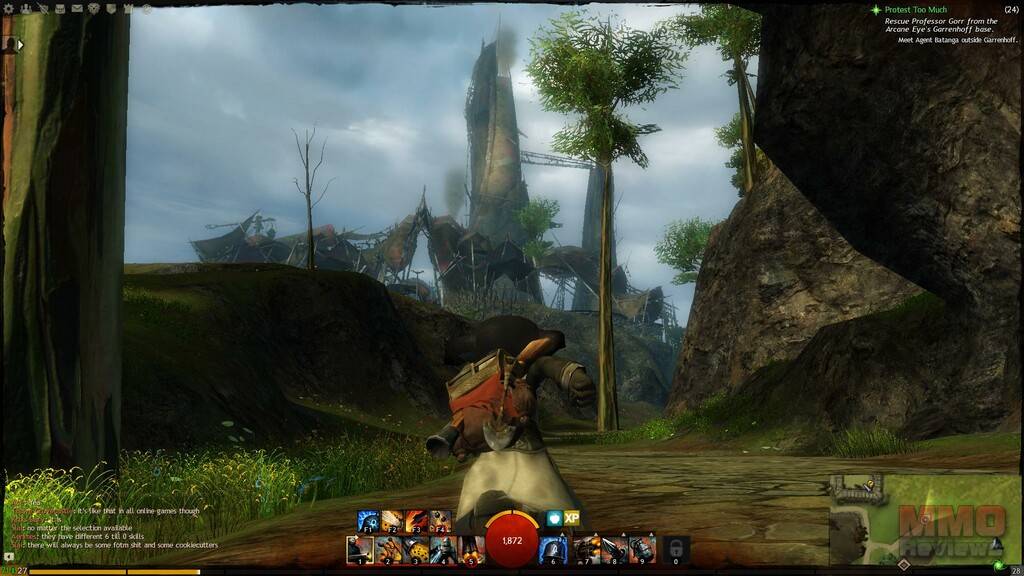Viewport: 1024px width, 576px height.
Task: Select the Protest Too Much quest tracker
Action: [915, 10]
